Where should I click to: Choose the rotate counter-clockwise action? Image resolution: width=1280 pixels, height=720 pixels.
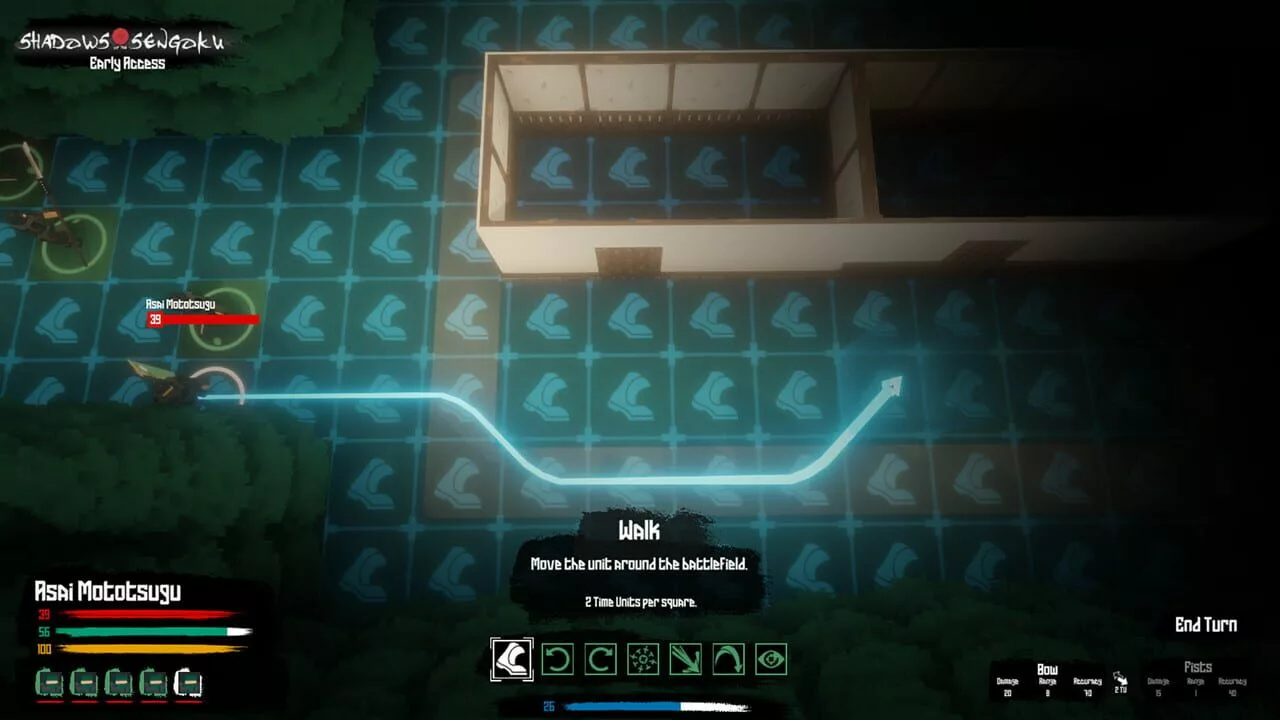[x=557, y=659]
